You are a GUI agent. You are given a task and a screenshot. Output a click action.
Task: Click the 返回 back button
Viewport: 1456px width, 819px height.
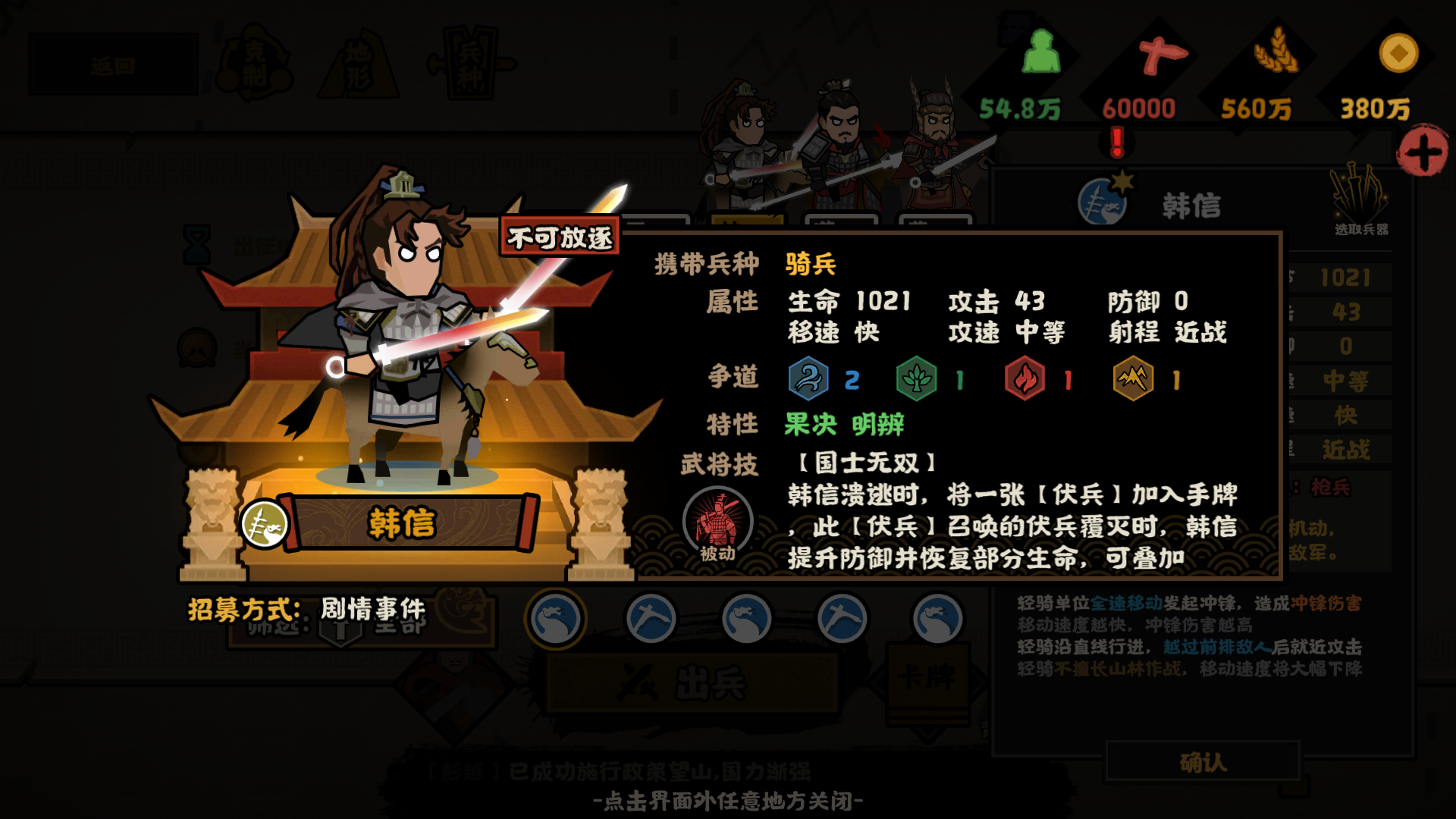112,64
